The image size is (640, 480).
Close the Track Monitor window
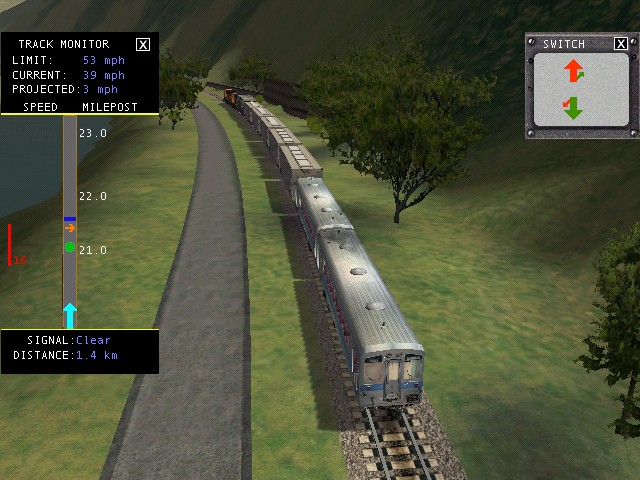point(143,44)
